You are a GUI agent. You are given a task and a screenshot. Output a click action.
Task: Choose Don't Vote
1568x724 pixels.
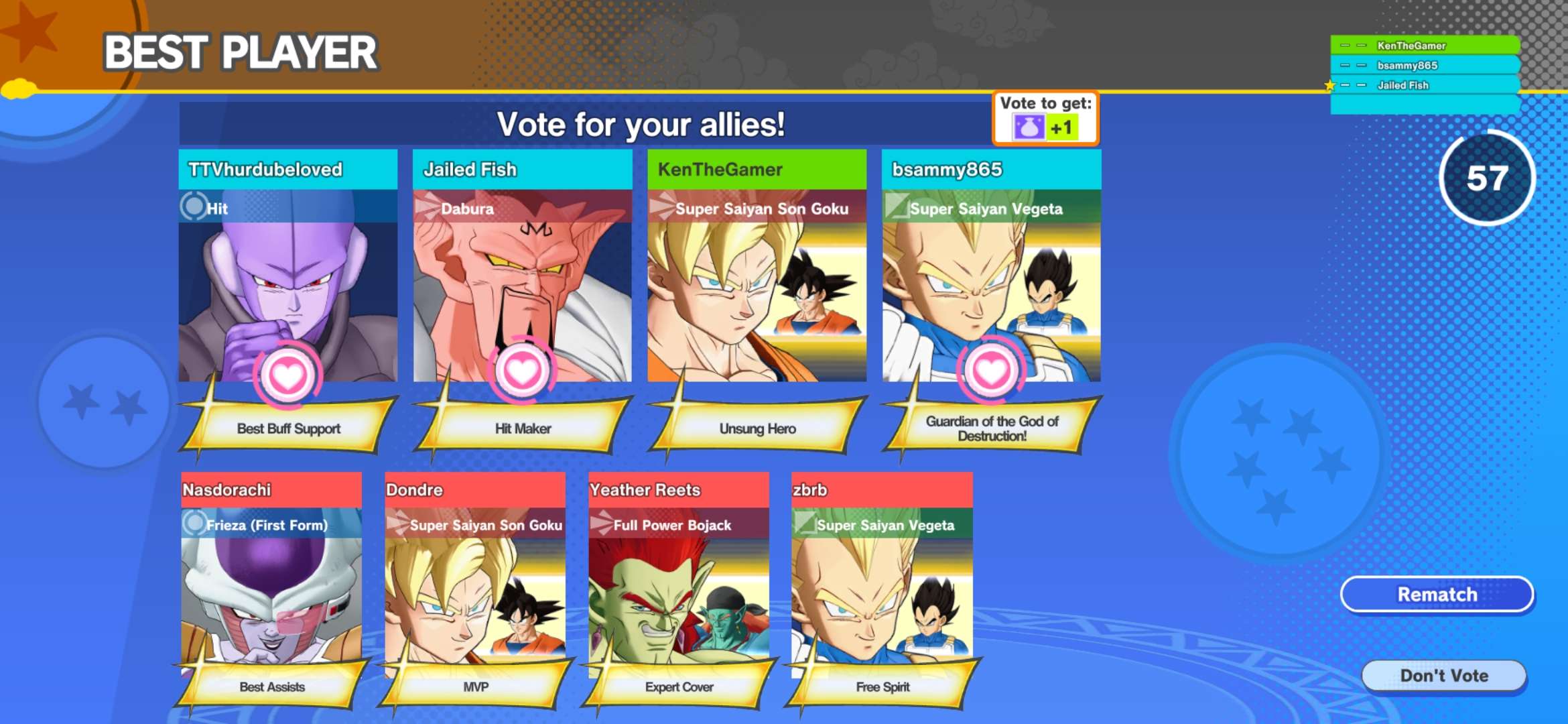pyautogui.click(x=1444, y=676)
